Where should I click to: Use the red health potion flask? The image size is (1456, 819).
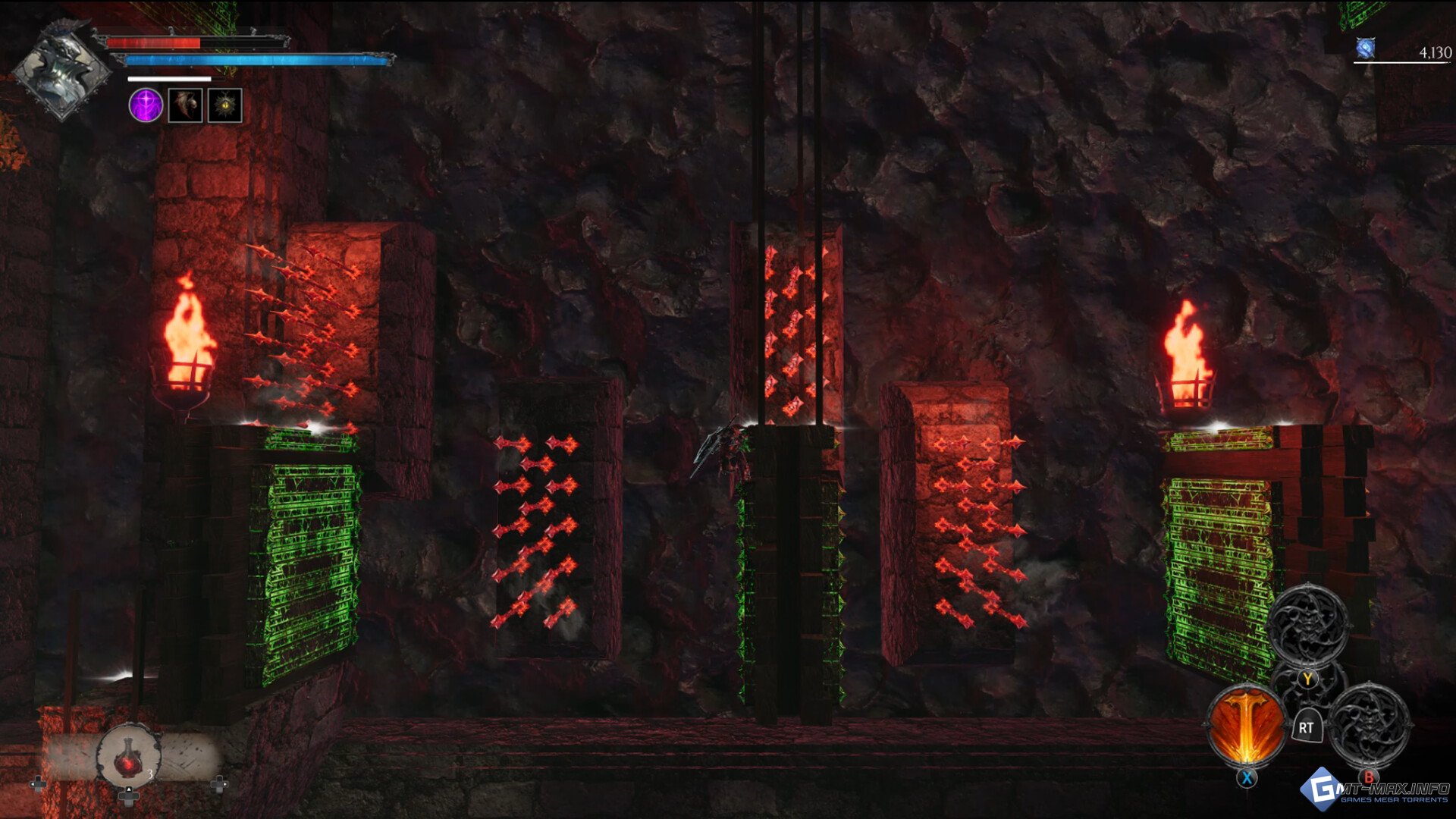(x=129, y=756)
